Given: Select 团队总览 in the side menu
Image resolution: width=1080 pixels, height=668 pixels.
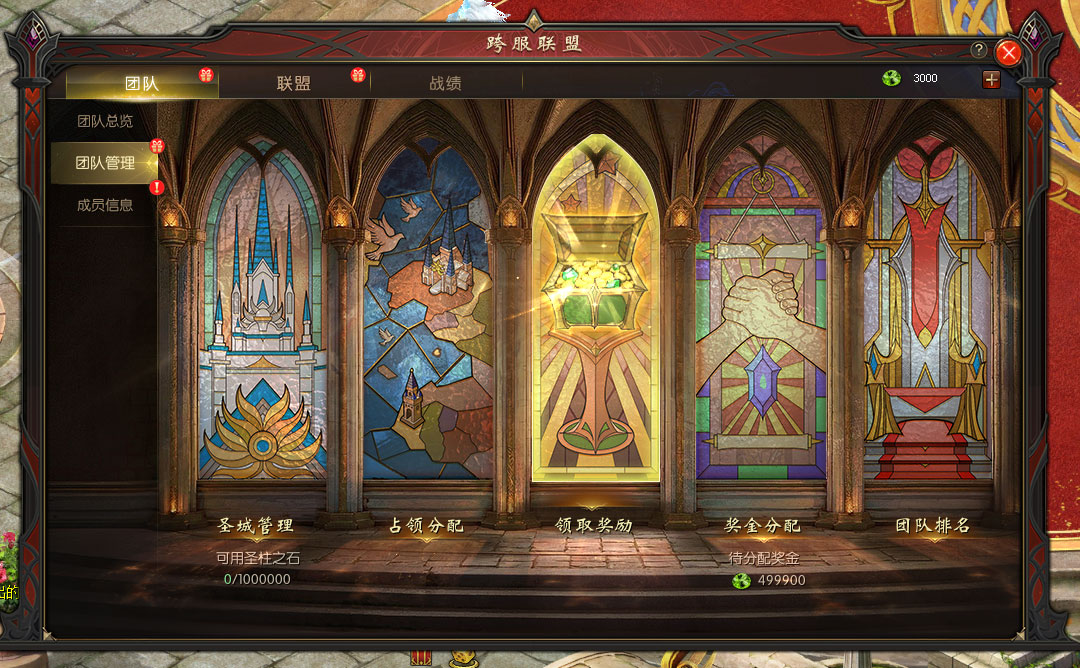Looking at the screenshot, I should pyautogui.click(x=105, y=121).
